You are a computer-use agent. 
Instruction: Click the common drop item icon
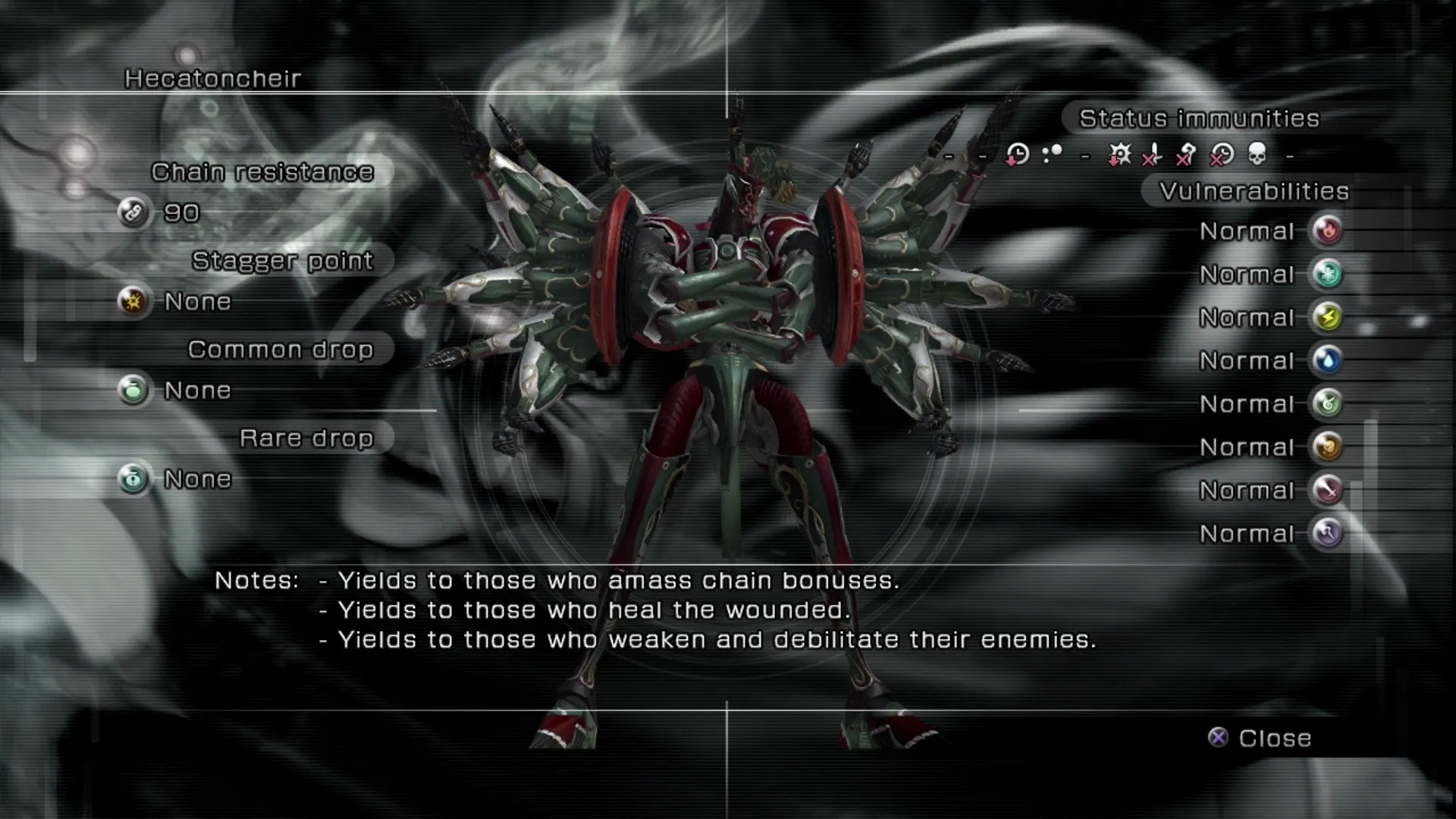pyautogui.click(x=133, y=390)
